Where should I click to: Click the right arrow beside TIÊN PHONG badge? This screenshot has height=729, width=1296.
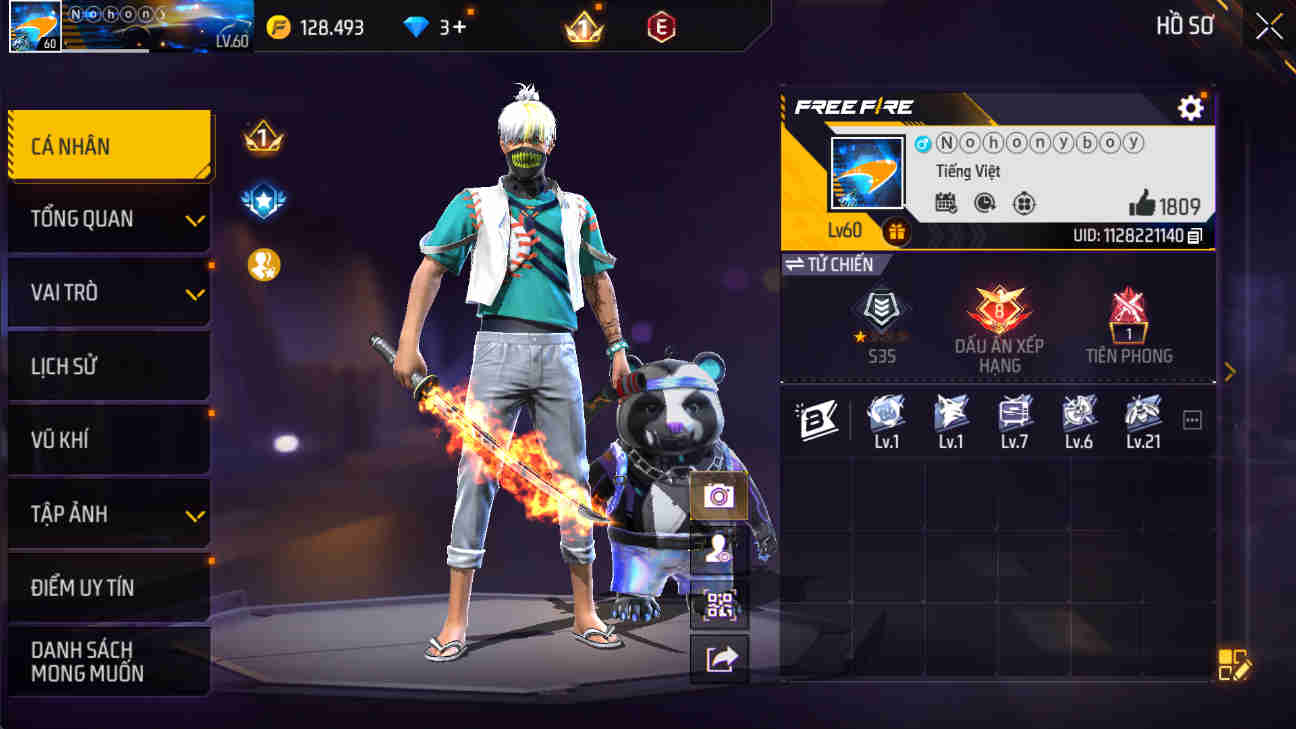tap(1231, 371)
